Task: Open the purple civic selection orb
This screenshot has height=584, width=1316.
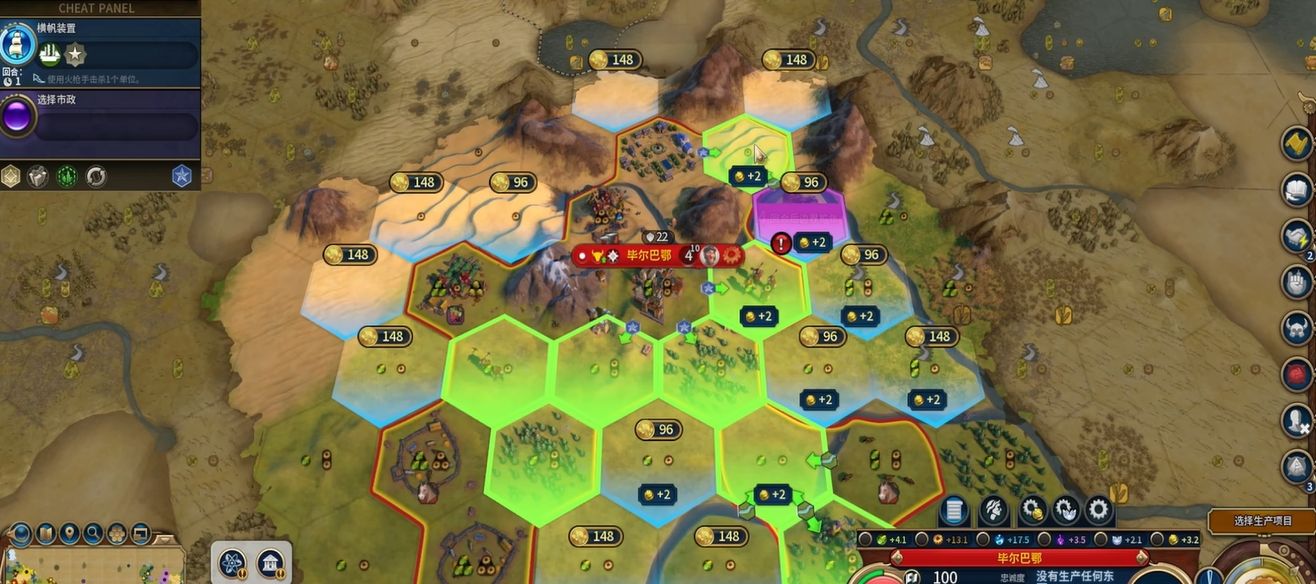Action: (x=17, y=117)
